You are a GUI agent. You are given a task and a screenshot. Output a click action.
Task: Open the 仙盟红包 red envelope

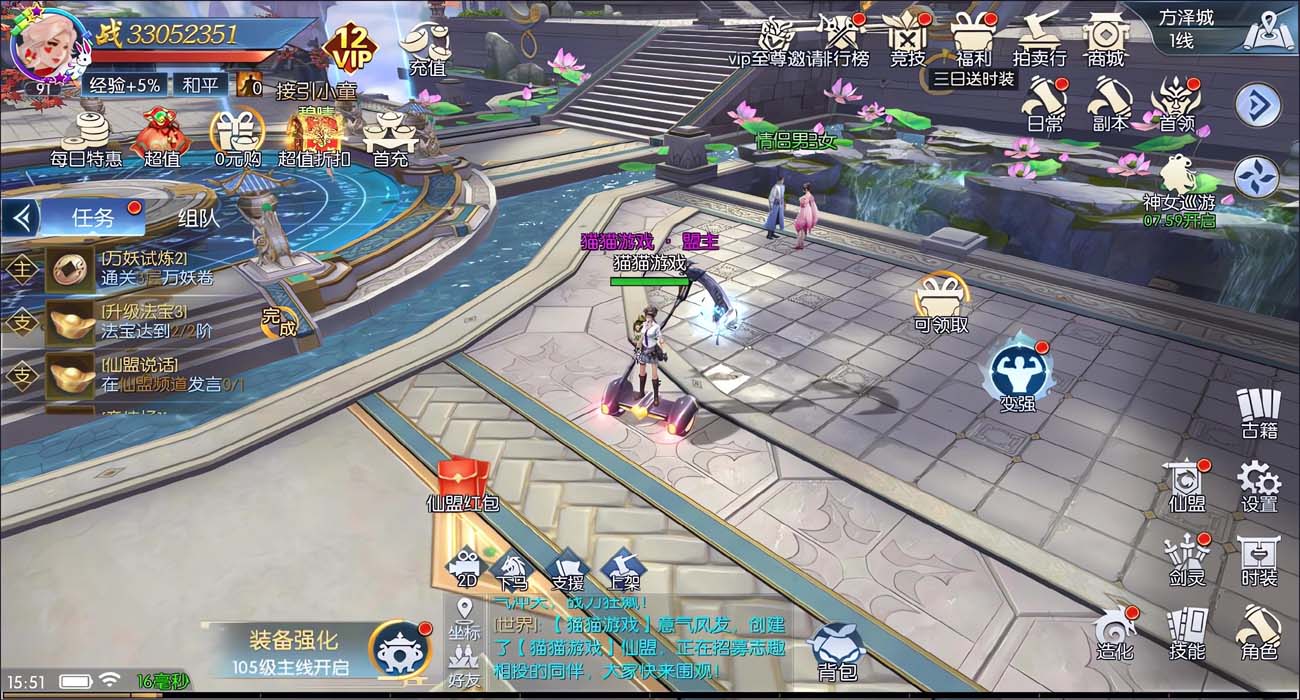click(x=462, y=482)
